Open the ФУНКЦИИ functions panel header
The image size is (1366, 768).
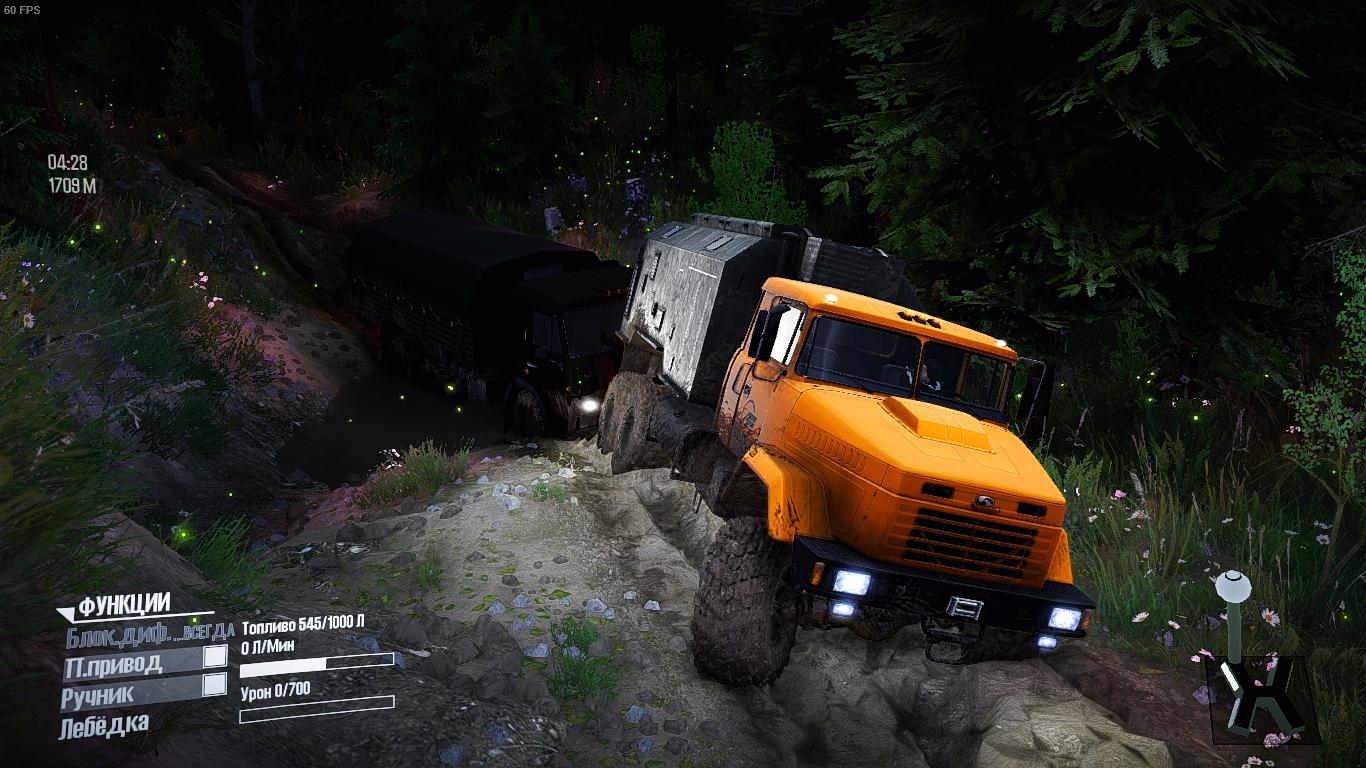(x=124, y=605)
